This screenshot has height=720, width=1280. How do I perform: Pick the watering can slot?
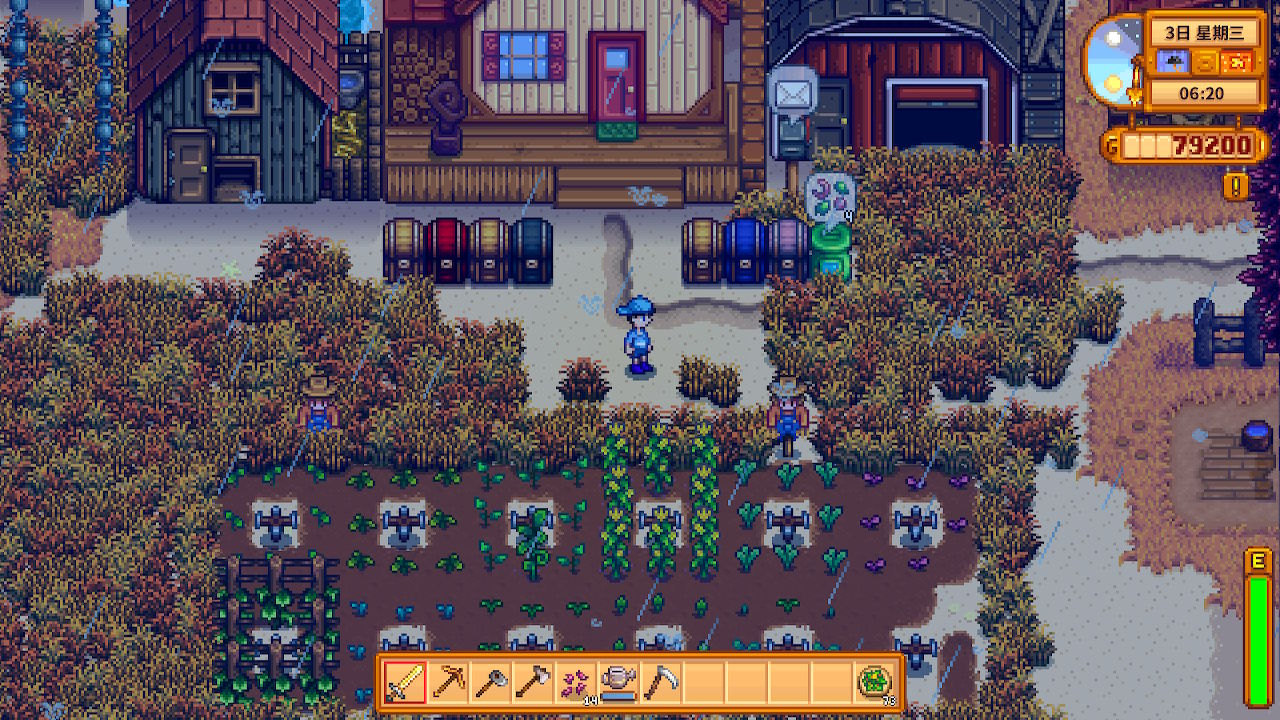coord(617,682)
